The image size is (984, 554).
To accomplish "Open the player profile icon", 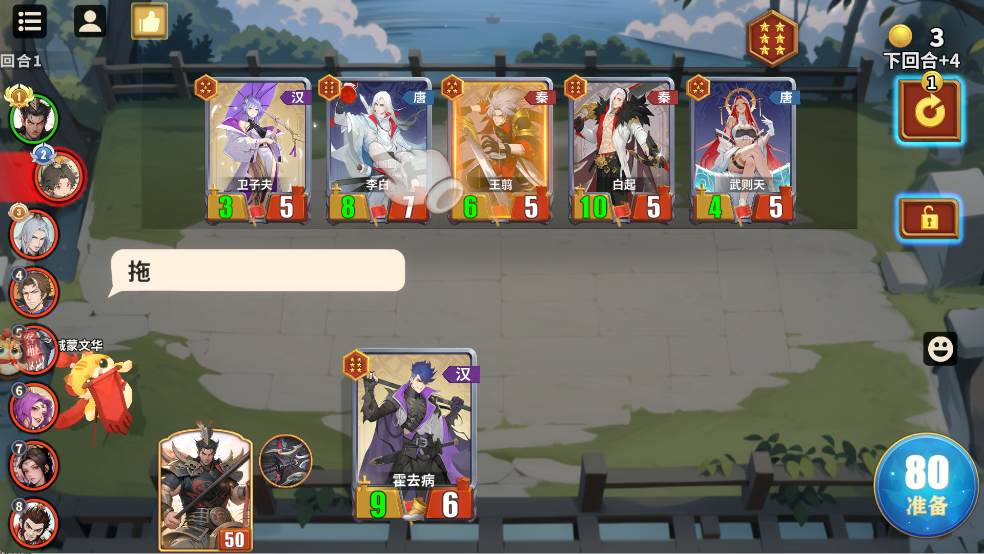I will click(90, 21).
